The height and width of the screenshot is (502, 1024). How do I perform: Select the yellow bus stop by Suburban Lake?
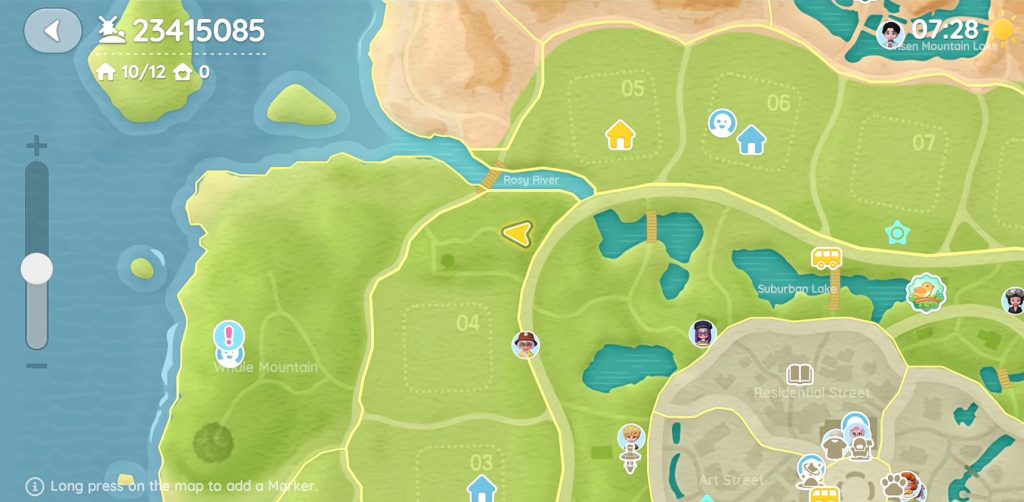click(826, 259)
